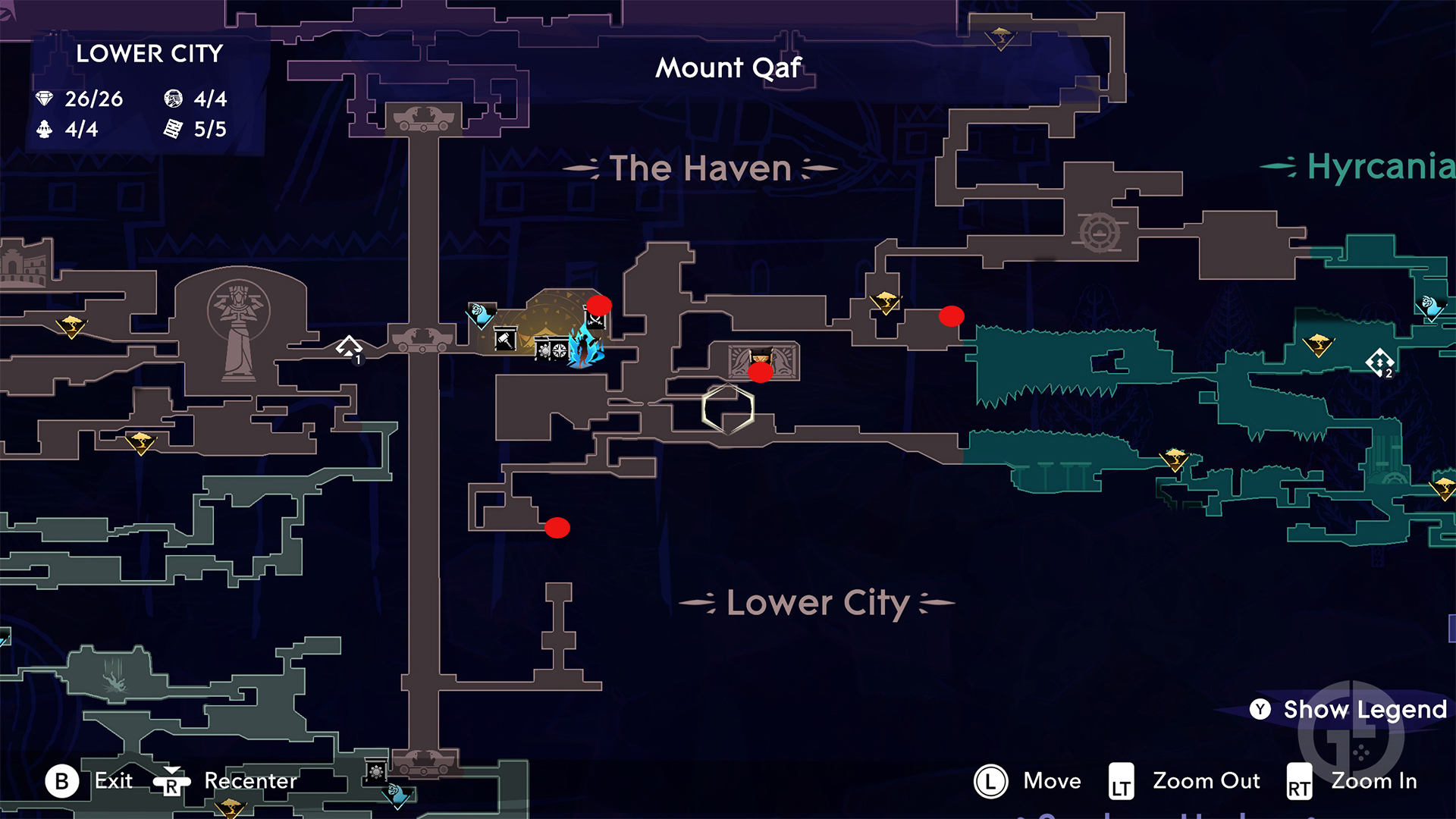Click the gem icon beside the 26/26 counter
This screenshot has height=819, width=1456.
(45, 99)
